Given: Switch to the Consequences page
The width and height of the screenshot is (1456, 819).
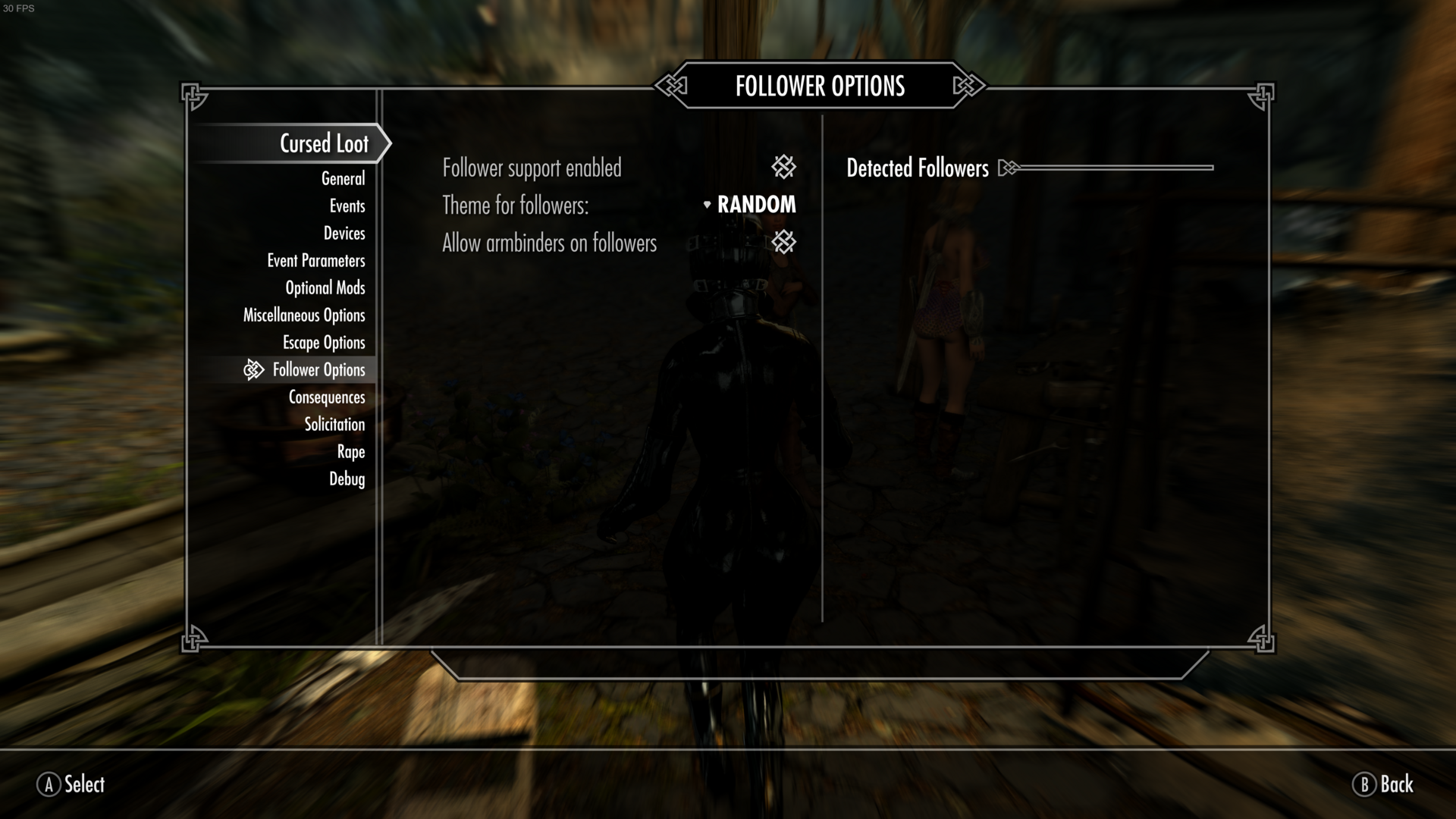Looking at the screenshot, I should (x=327, y=397).
